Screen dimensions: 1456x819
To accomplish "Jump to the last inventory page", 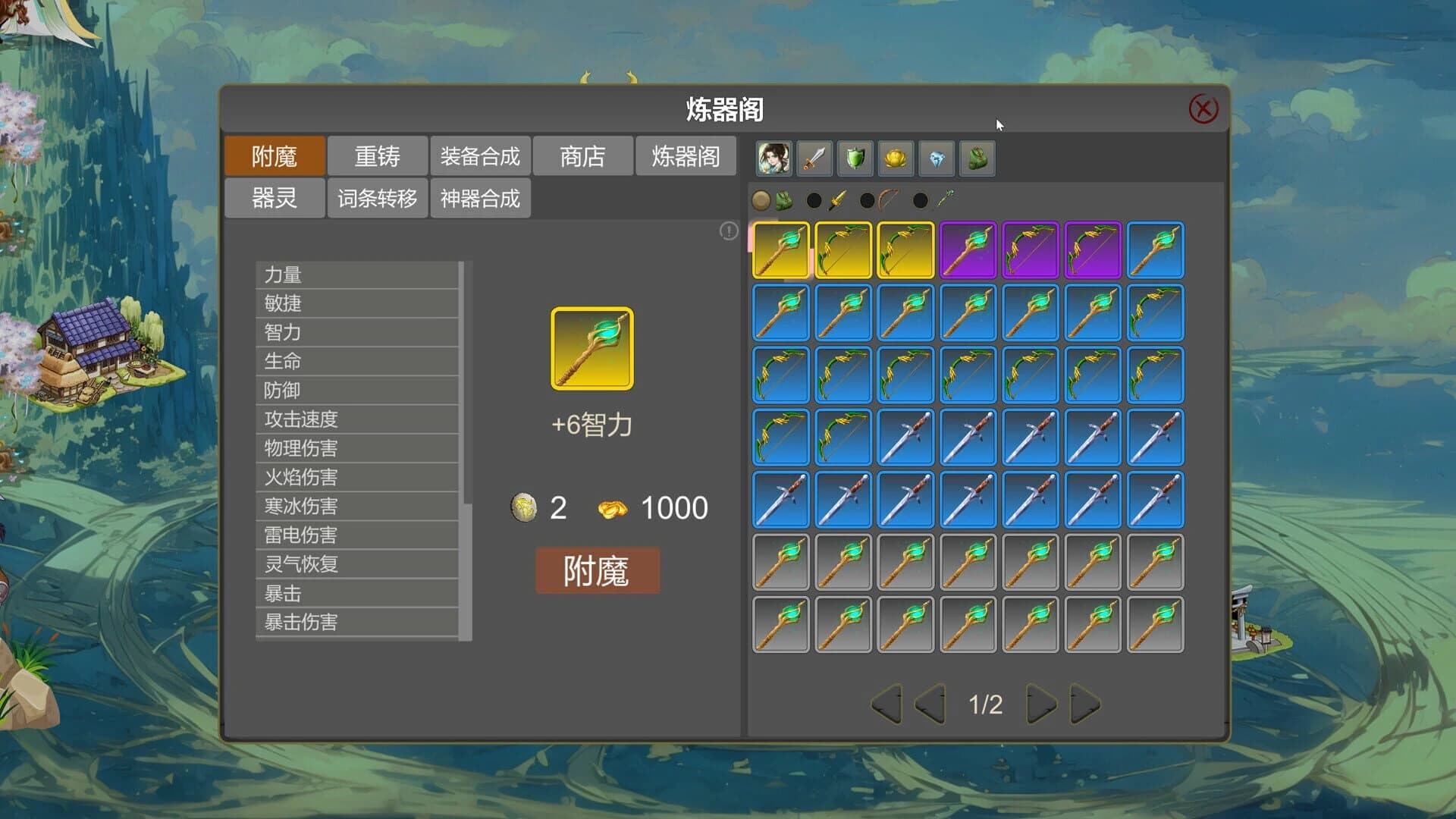I will pyautogui.click(x=1083, y=704).
